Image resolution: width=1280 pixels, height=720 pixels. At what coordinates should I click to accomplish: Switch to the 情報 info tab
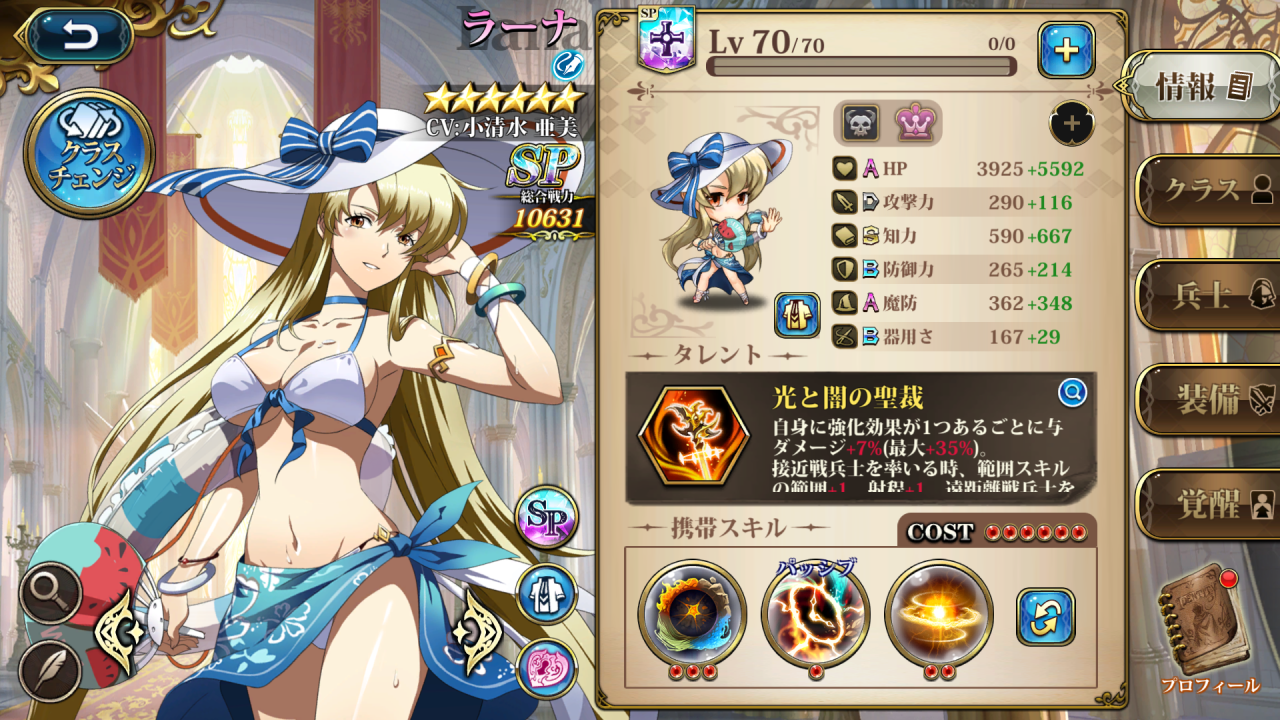tap(1201, 86)
